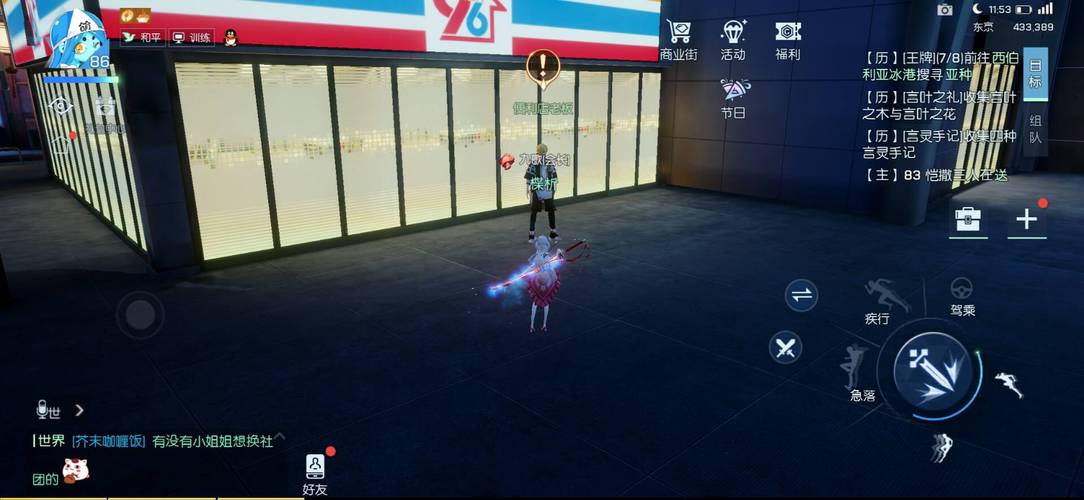The width and height of the screenshot is (1084, 500).
Task: Open the 活动 events menu
Action: (733, 39)
